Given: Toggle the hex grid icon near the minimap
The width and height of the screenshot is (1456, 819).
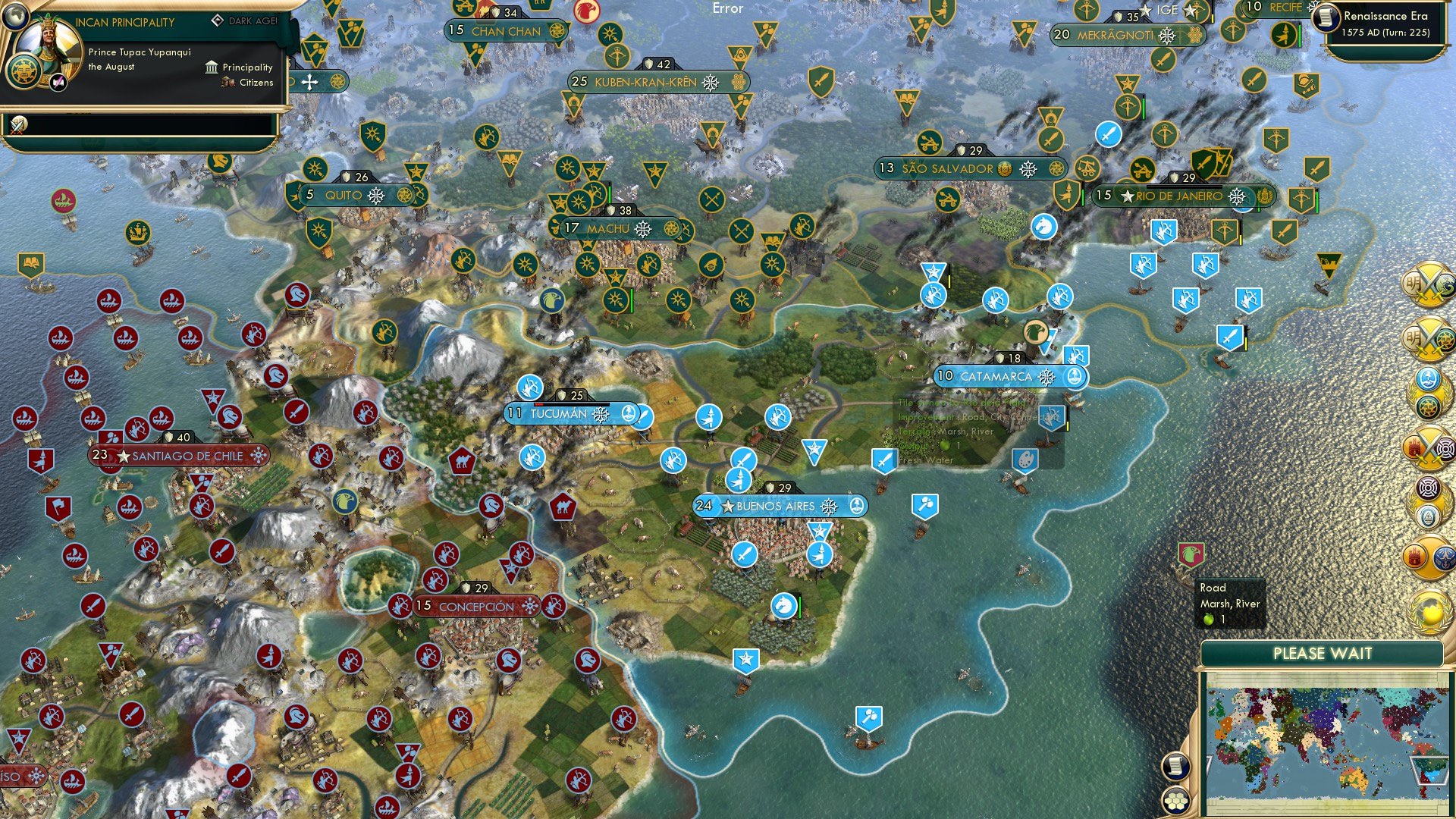Looking at the screenshot, I should coord(1176,800).
